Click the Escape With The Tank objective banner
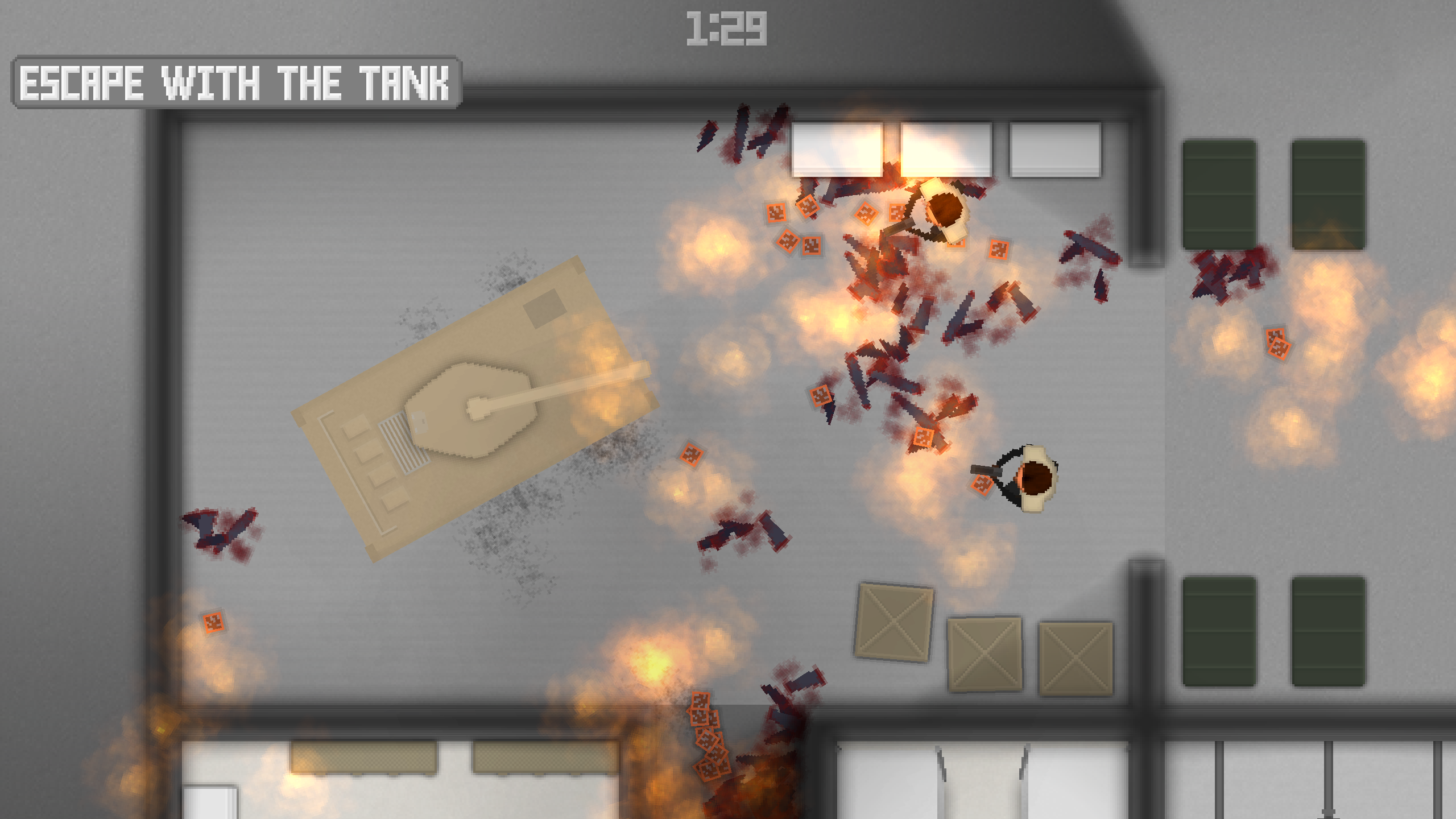Screen dimensions: 1456x819 point(236,82)
